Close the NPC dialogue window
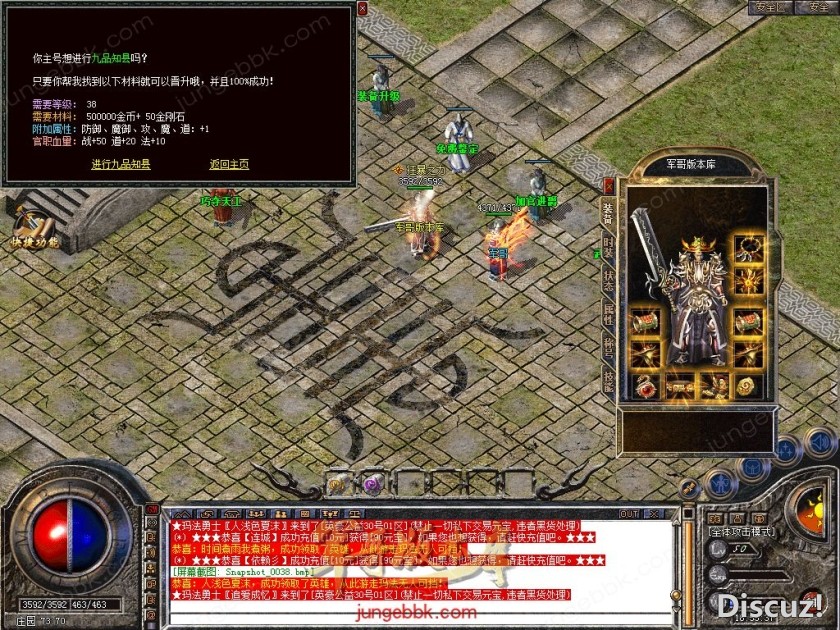 (362, 9)
